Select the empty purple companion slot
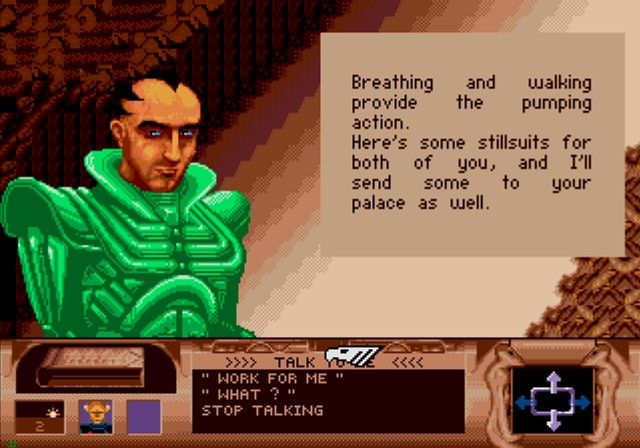The height and width of the screenshot is (448, 640). click(x=143, y=415)
